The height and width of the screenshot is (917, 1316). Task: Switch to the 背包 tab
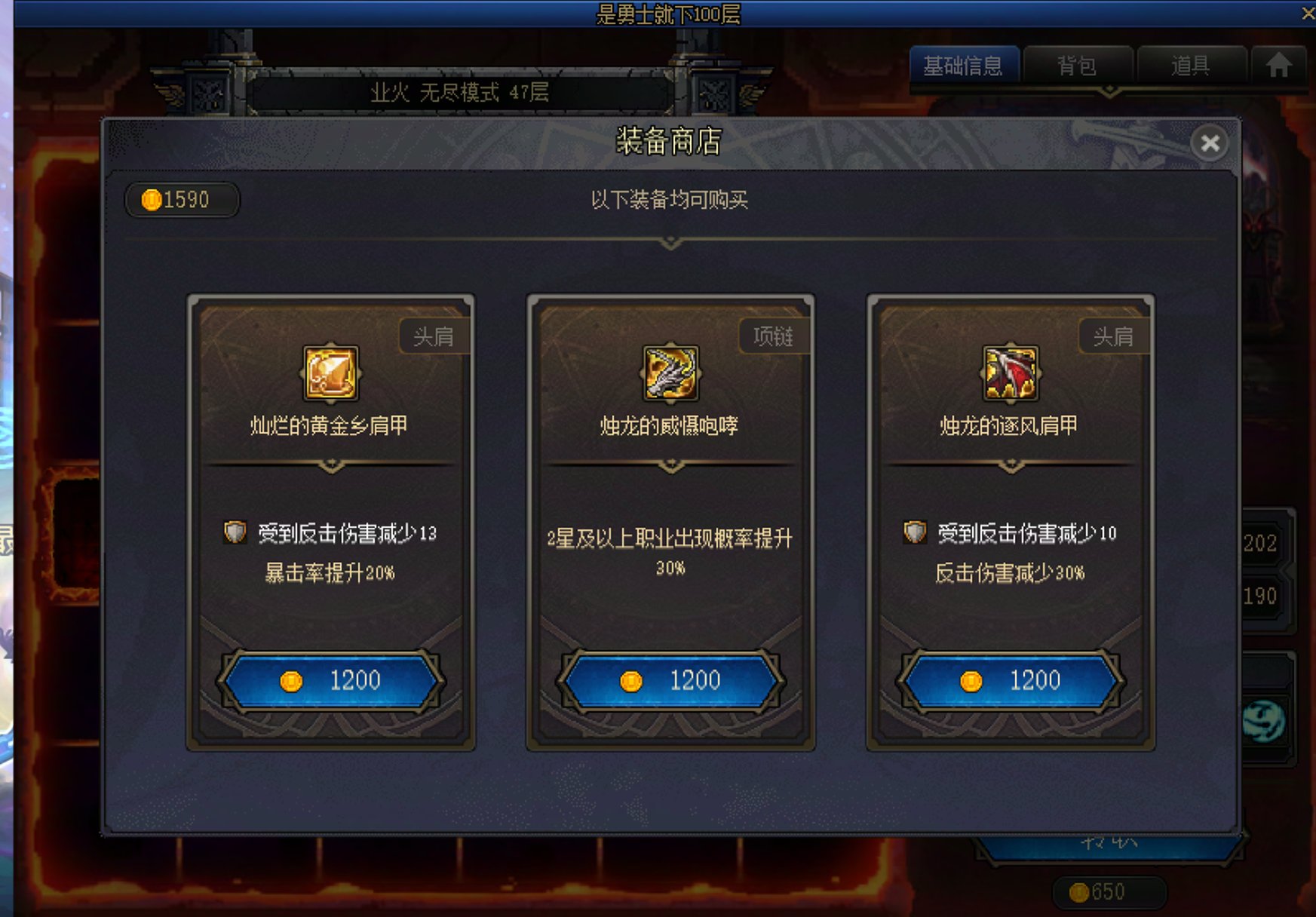point(1078,66)
